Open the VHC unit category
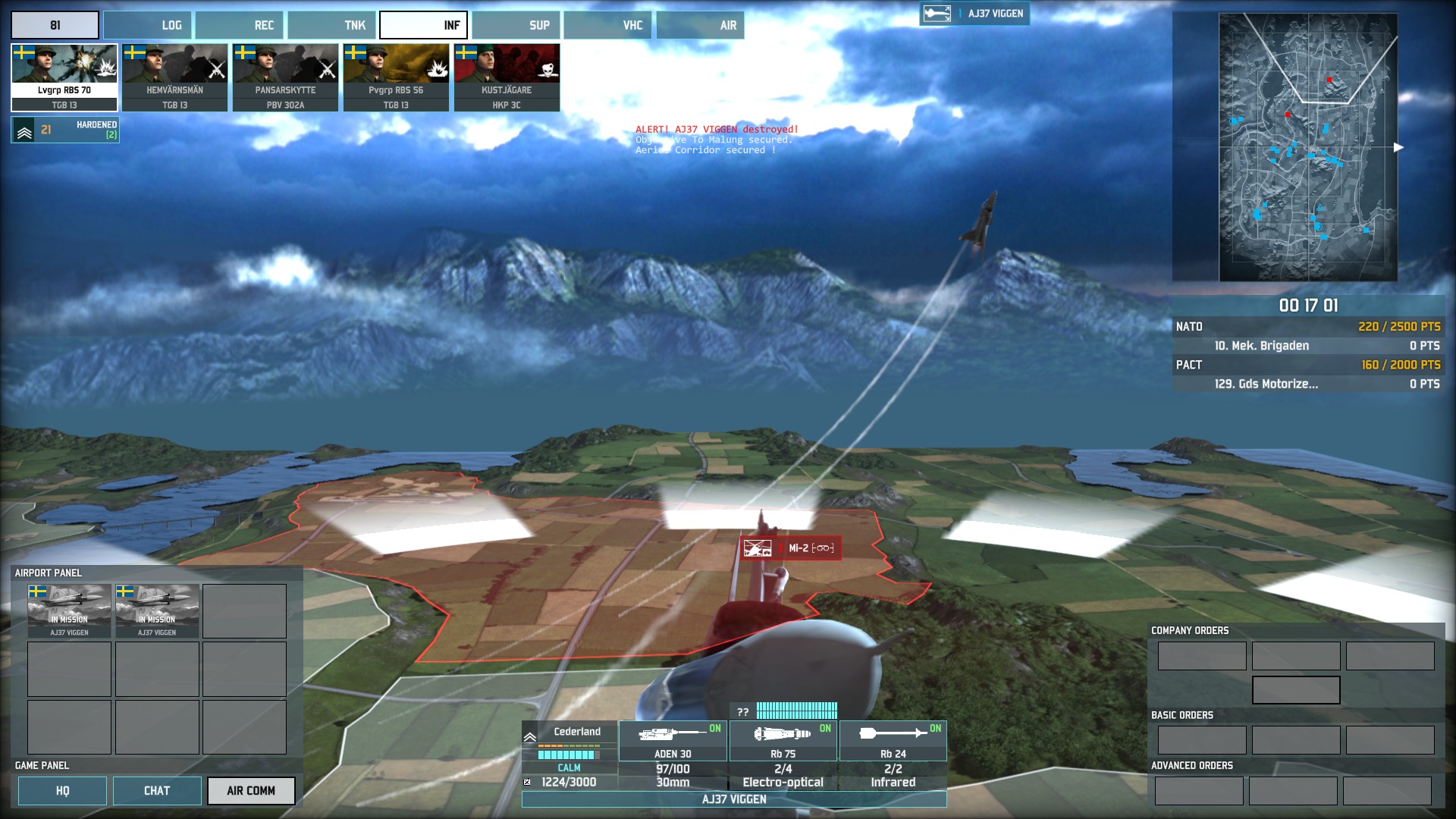The image size is (1456, 819). tap(608, 25)
